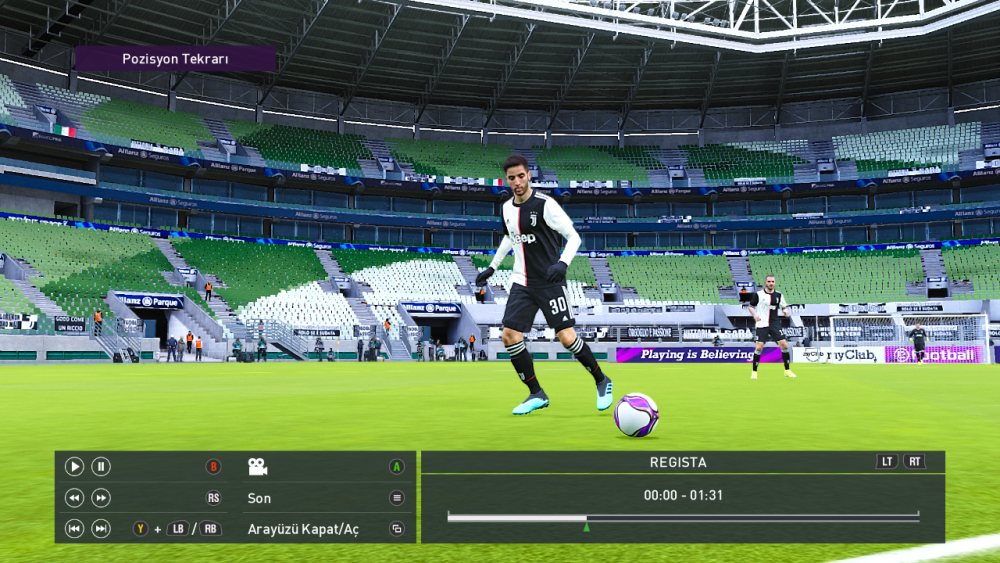Screen dimensions: 1000x563
Task: Select the REGISTA replay header
Action: pyautogui.click(x=678, y=462)
